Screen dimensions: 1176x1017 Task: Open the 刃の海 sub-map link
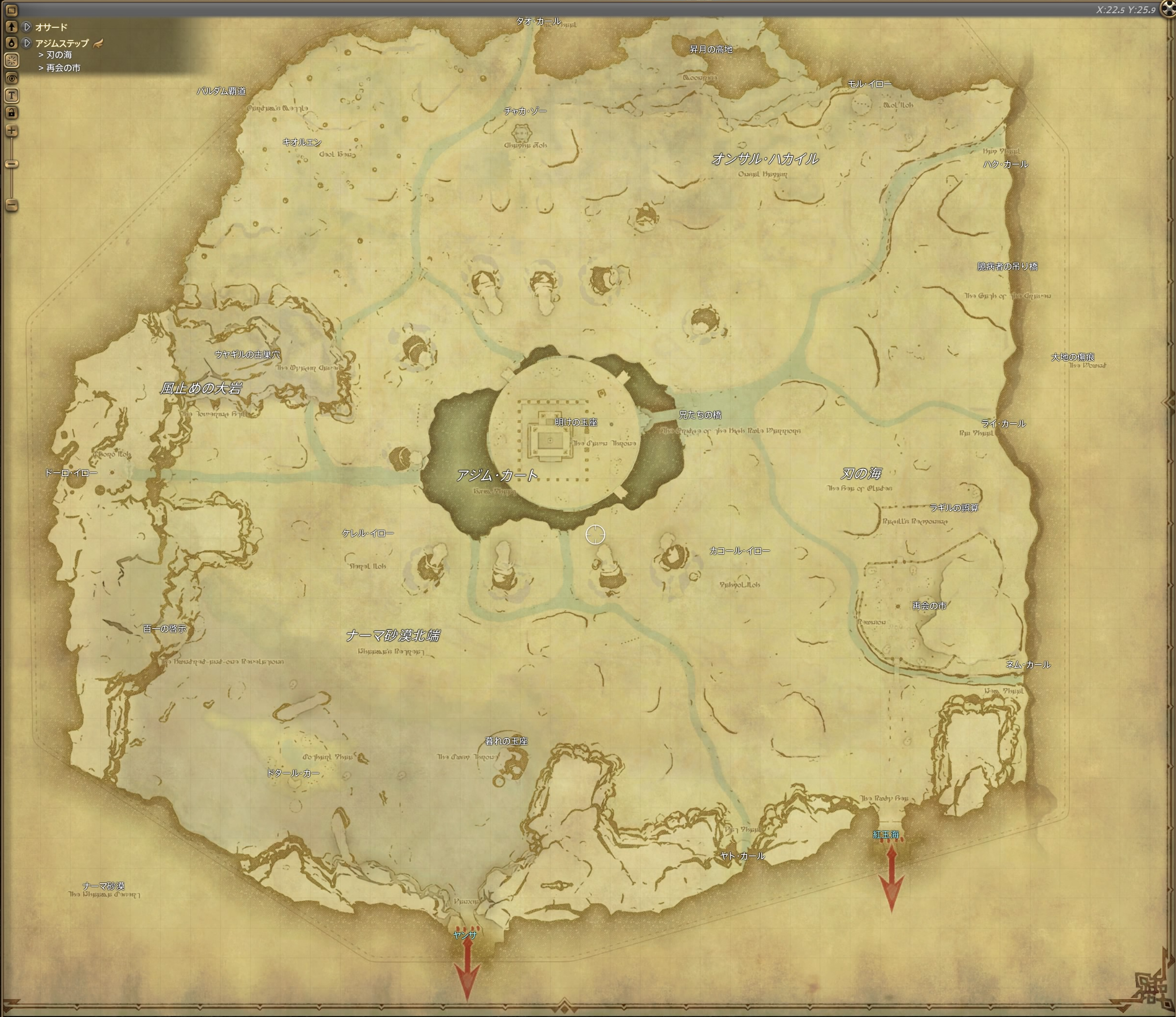(x=59, y=55)
